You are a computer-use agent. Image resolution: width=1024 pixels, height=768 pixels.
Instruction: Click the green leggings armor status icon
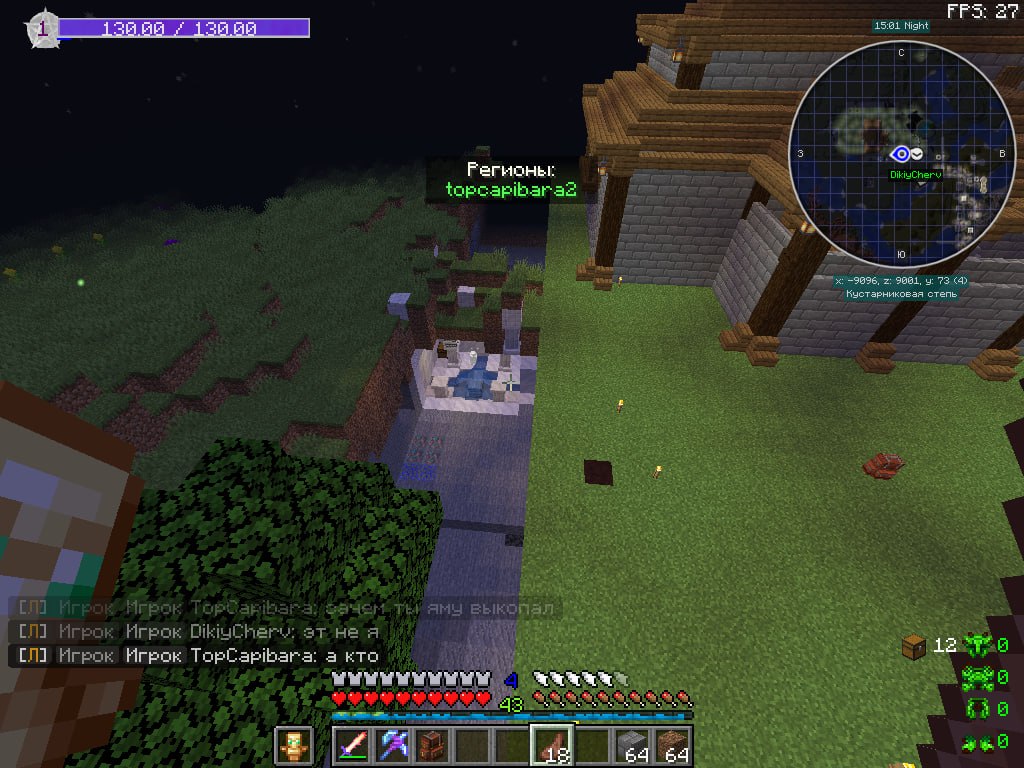975,711
